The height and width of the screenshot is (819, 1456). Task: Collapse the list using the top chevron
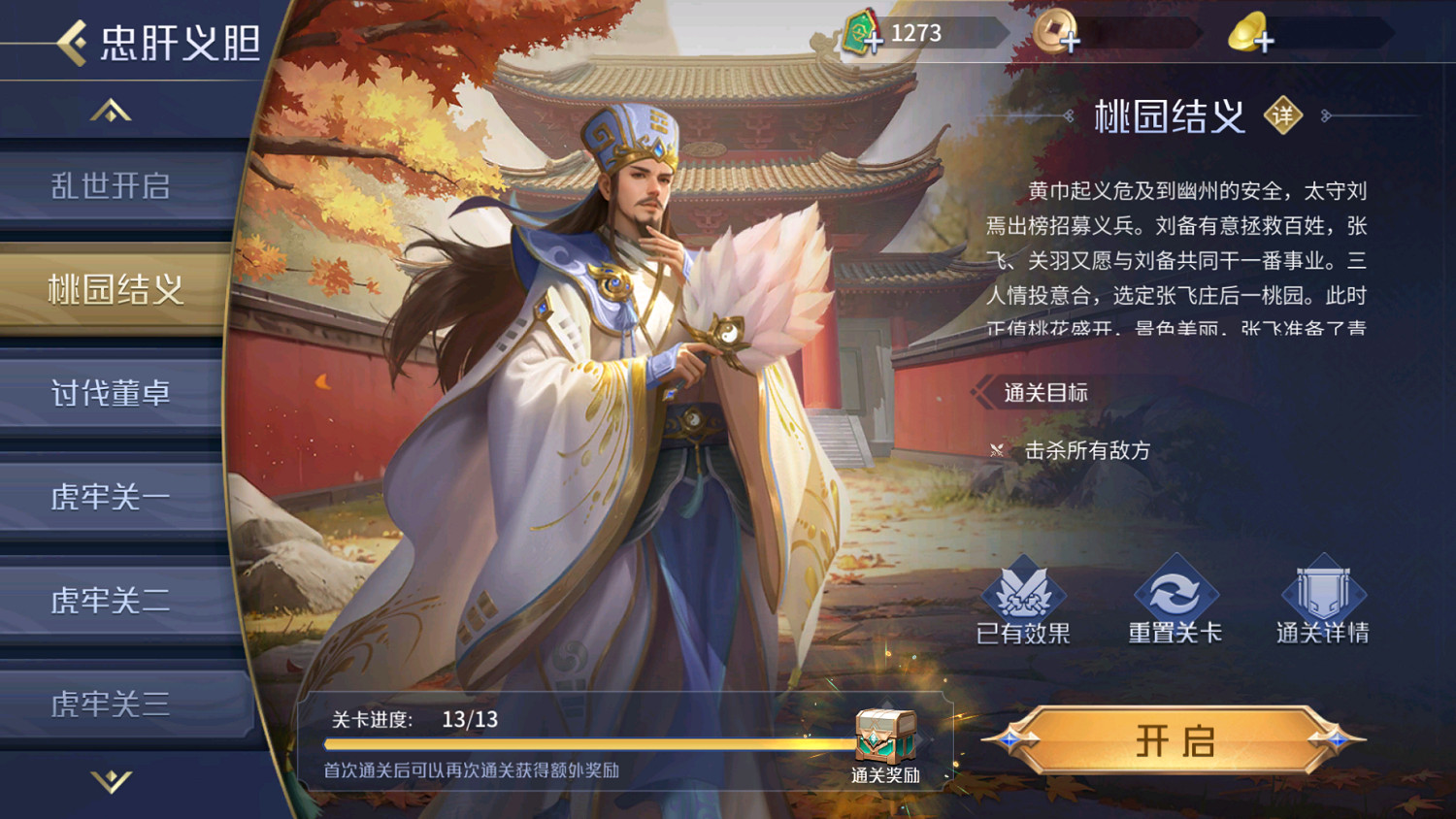tap(110, 109)
